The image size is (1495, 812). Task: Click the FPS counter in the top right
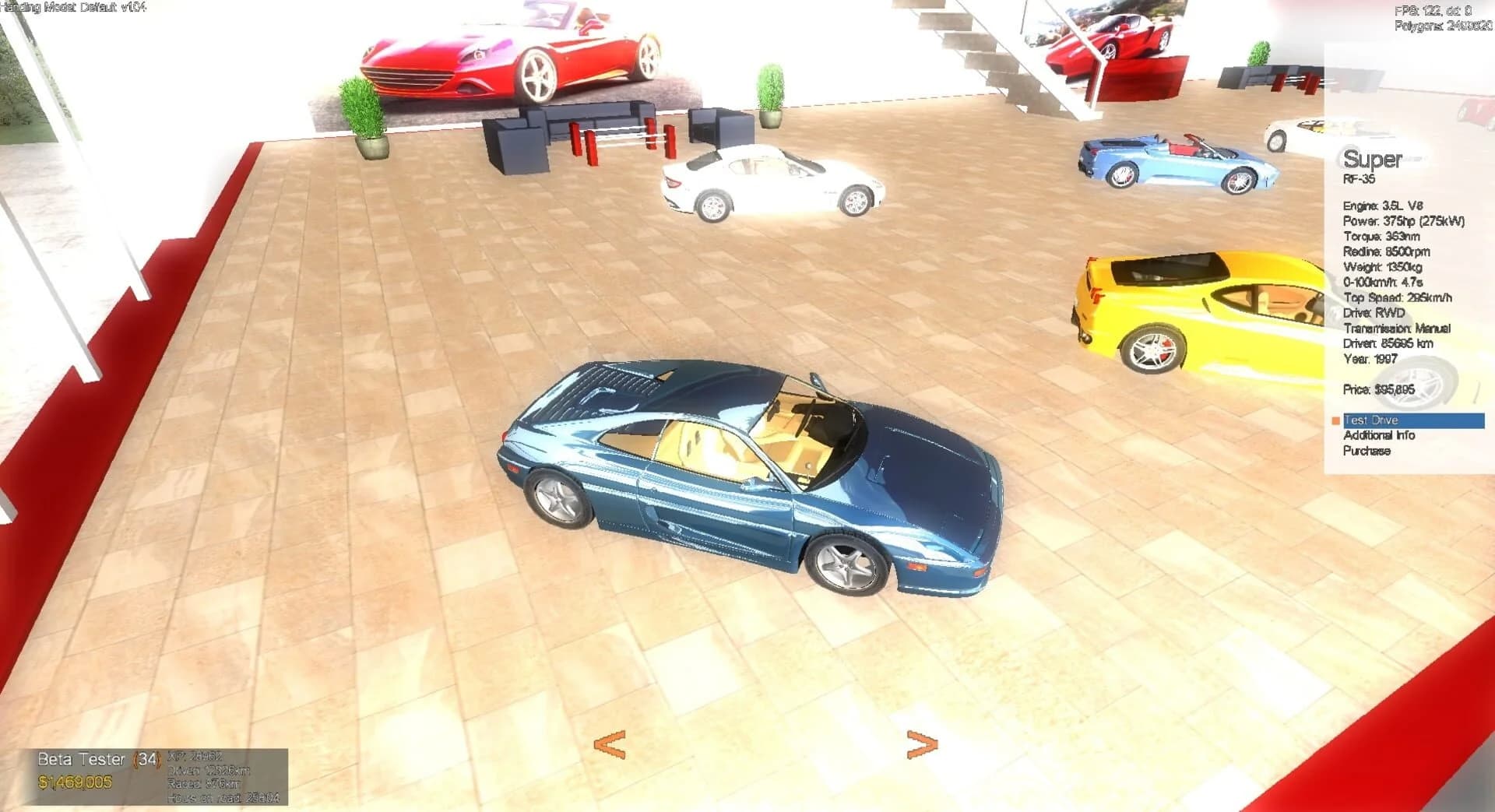[1423, 10]
